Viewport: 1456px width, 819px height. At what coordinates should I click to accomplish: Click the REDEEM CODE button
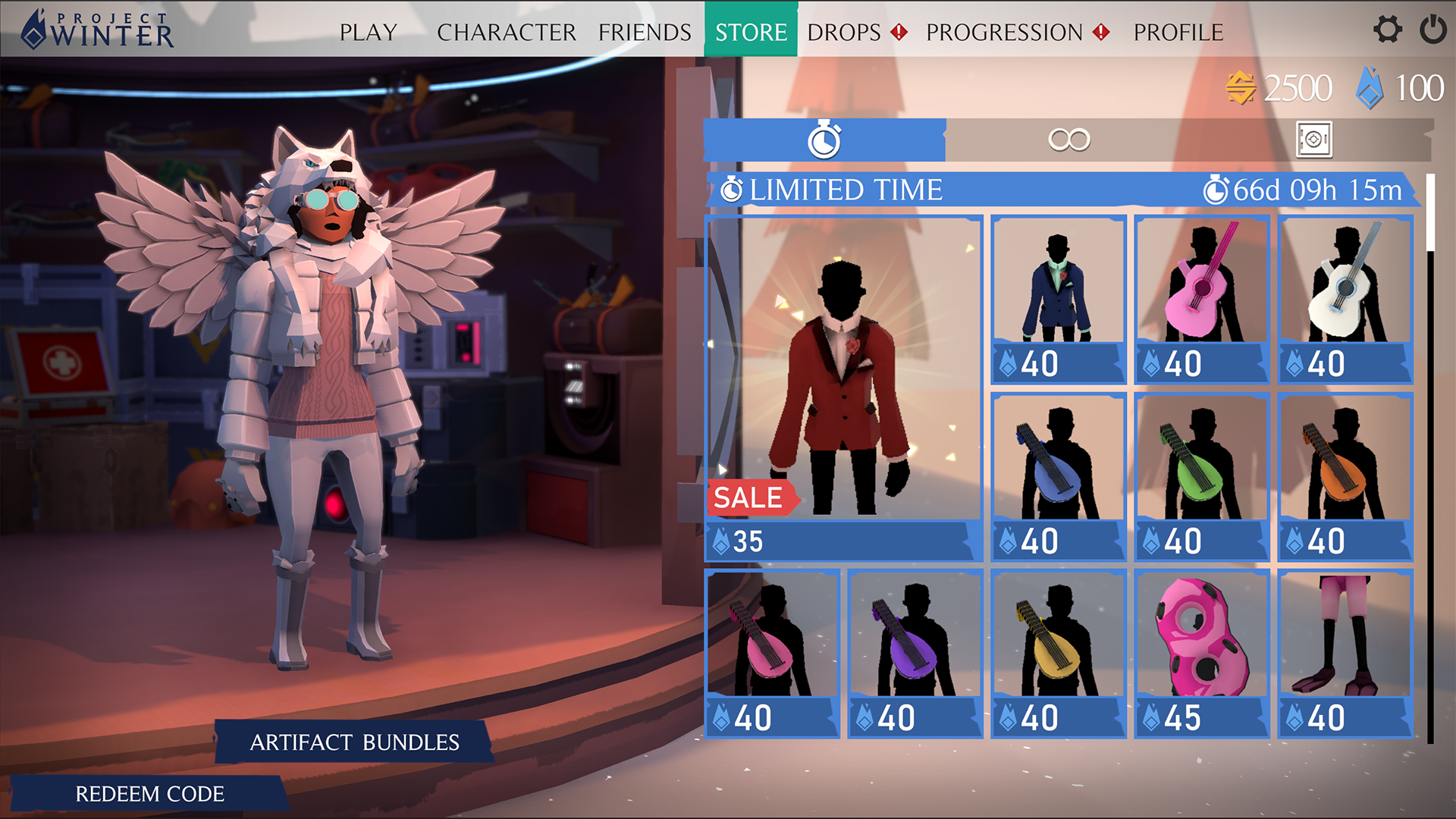point(148,793)
